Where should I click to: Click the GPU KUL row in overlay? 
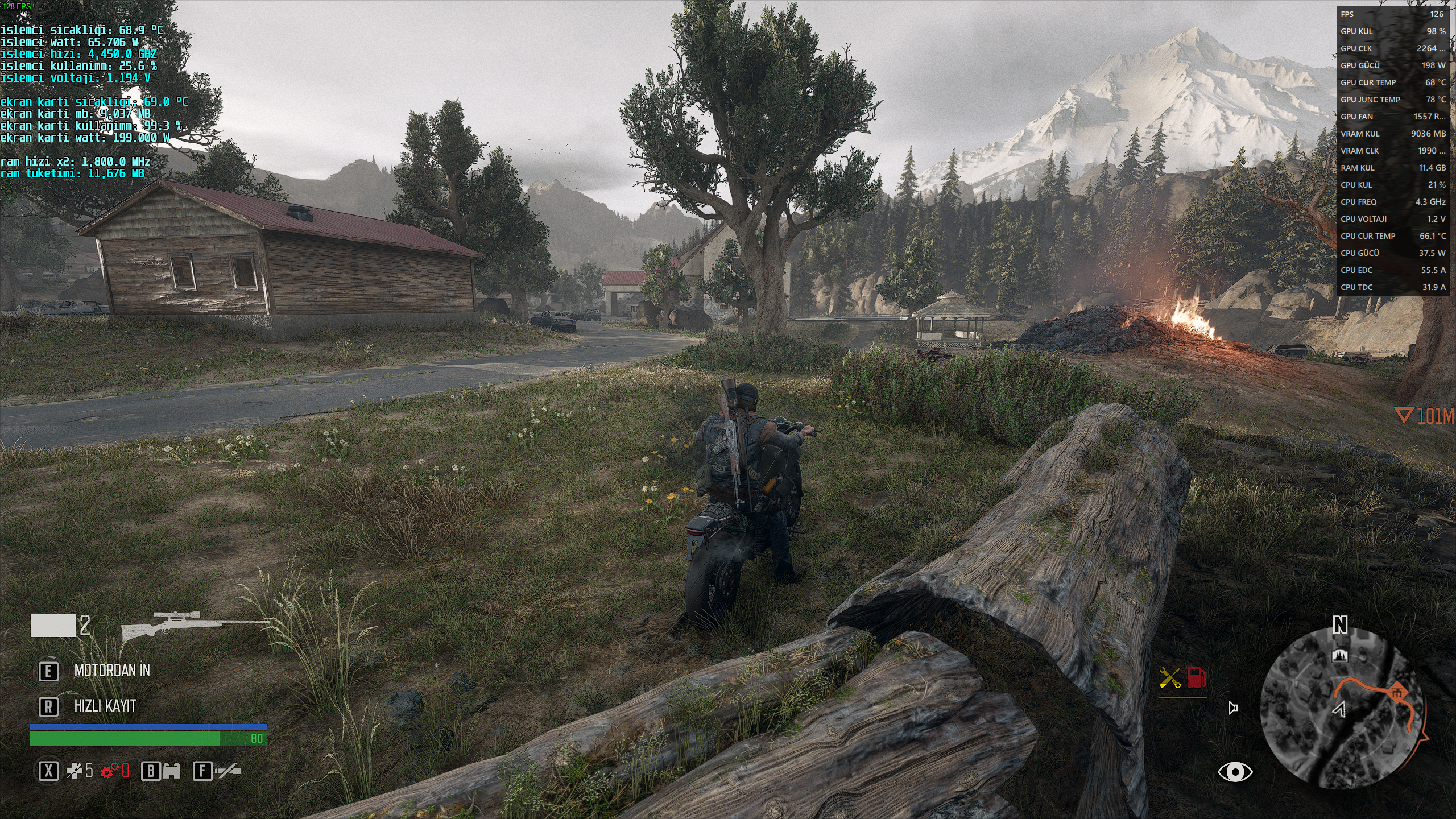coord(1392,31)
